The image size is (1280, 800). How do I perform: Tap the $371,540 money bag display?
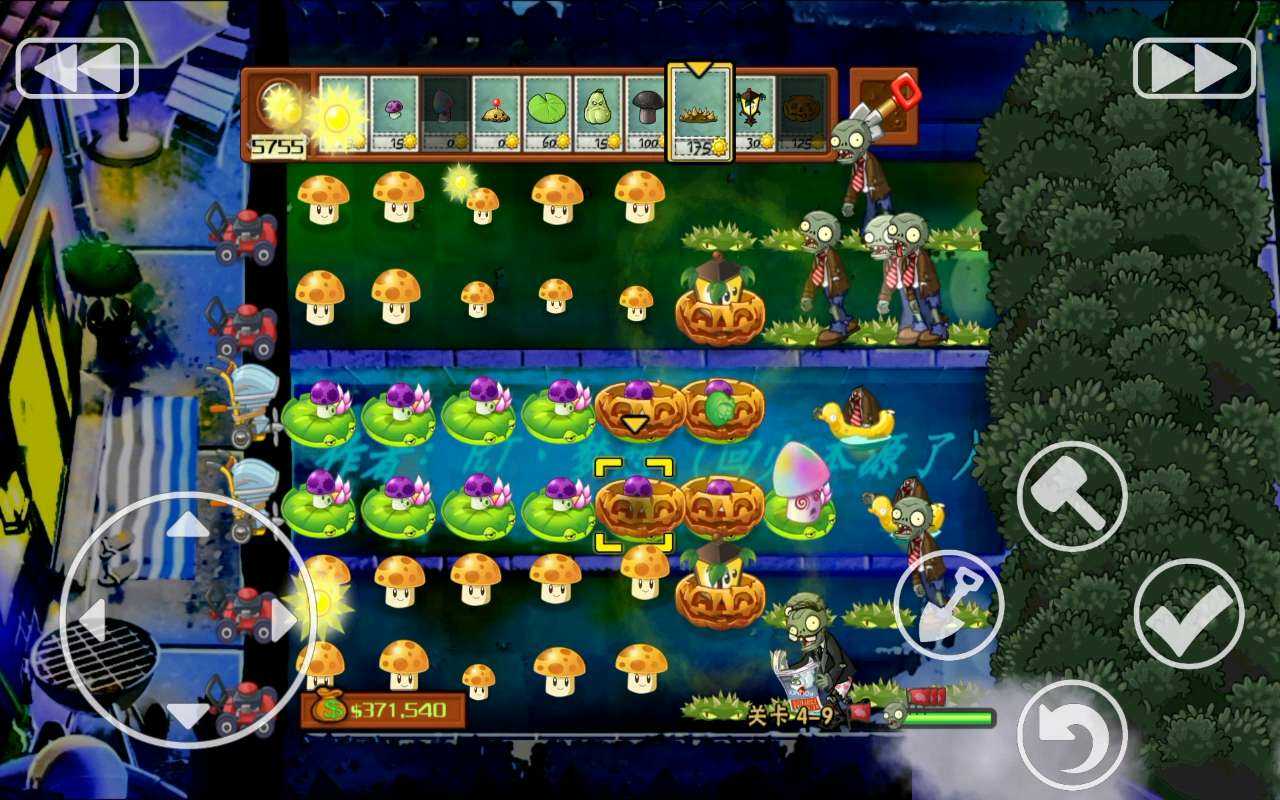[x=385, y=708]
